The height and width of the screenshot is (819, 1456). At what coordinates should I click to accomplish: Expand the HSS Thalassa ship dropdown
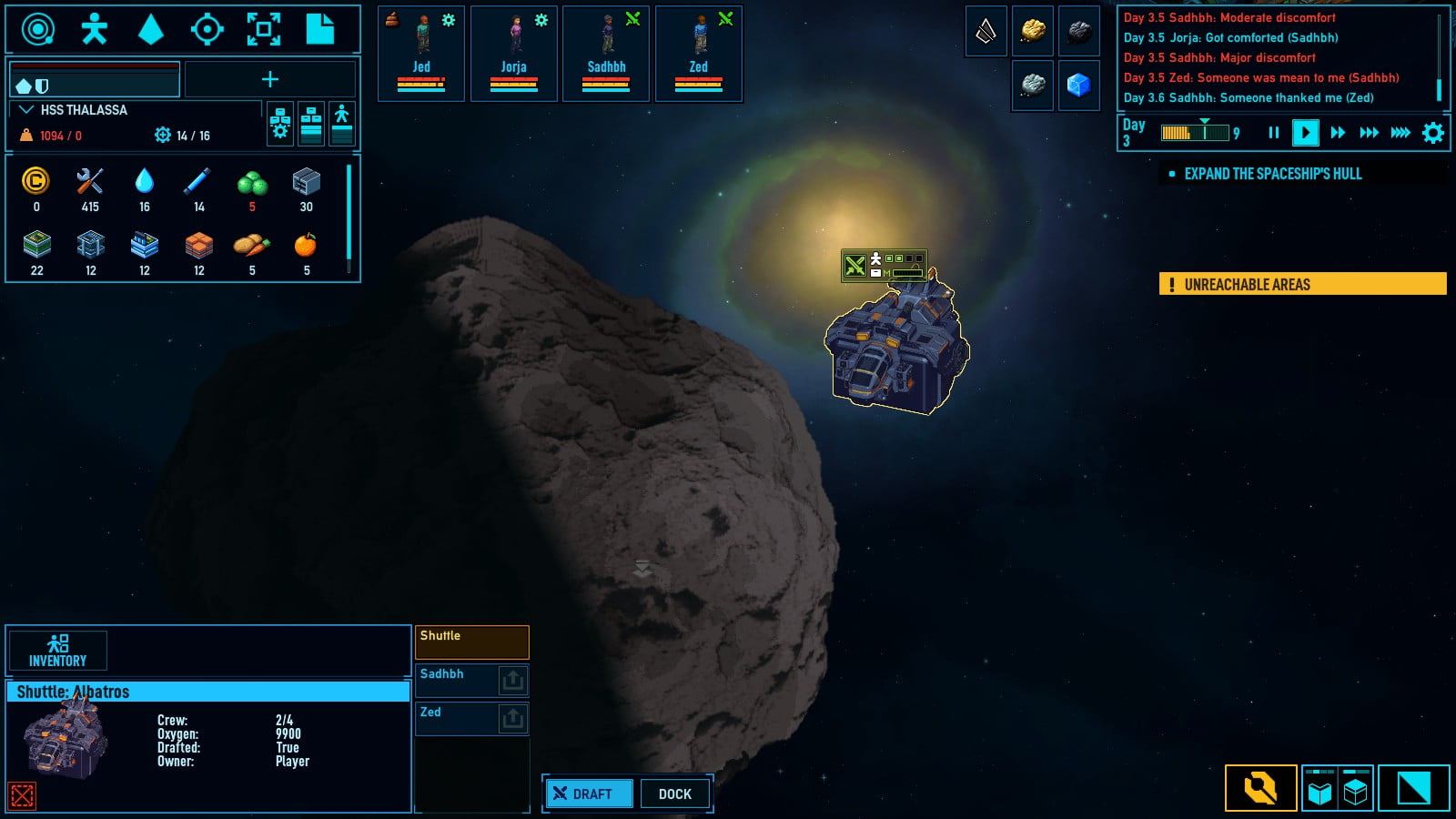tap(26, 110)
